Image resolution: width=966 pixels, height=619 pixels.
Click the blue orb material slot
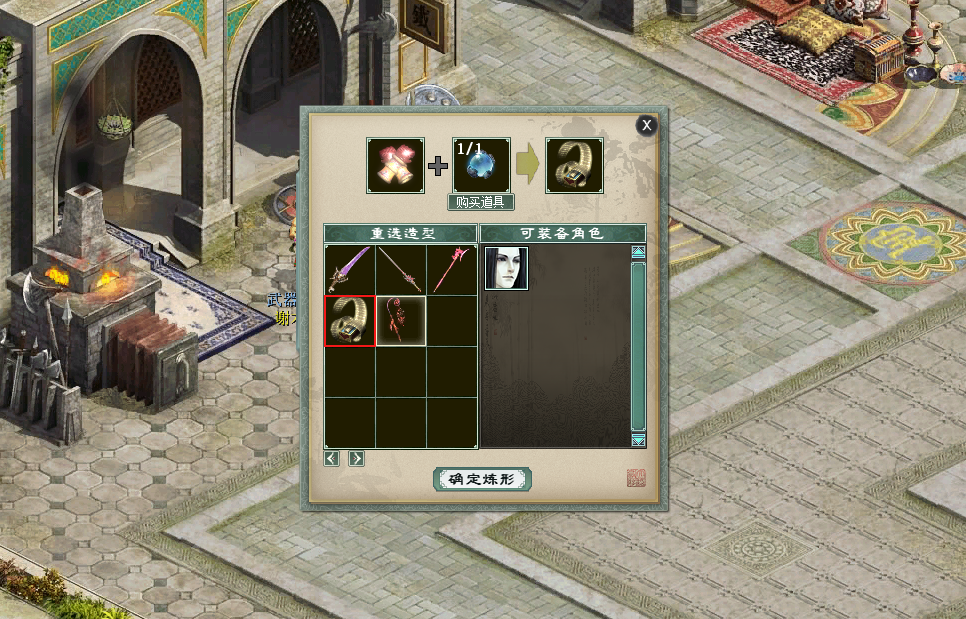coord(481,165)
